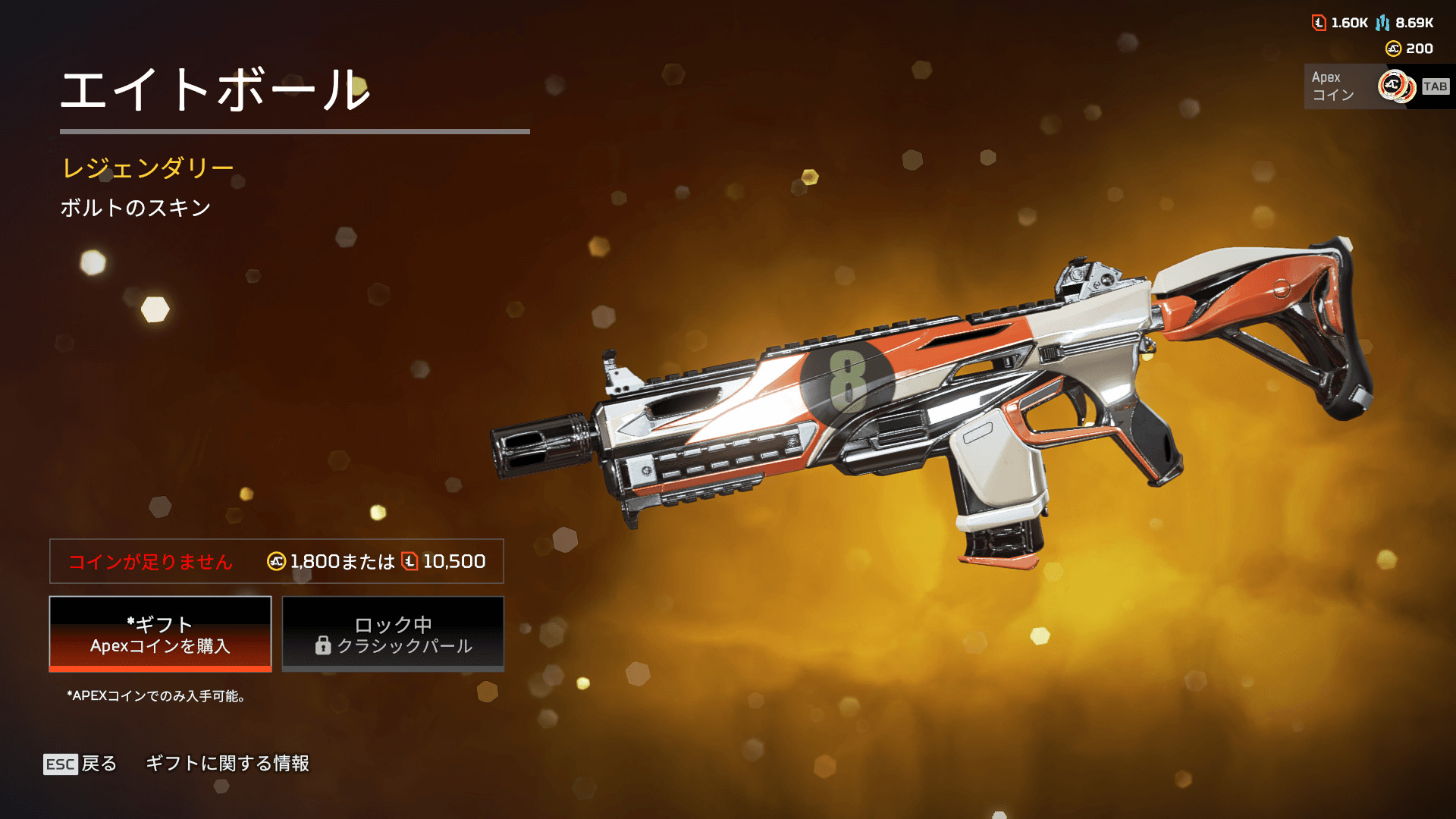Click the ギフト Apexコインを購入 button
The width and height of the screenshot is (1456, 819).
pyautogui.click(x=160, y=634)
